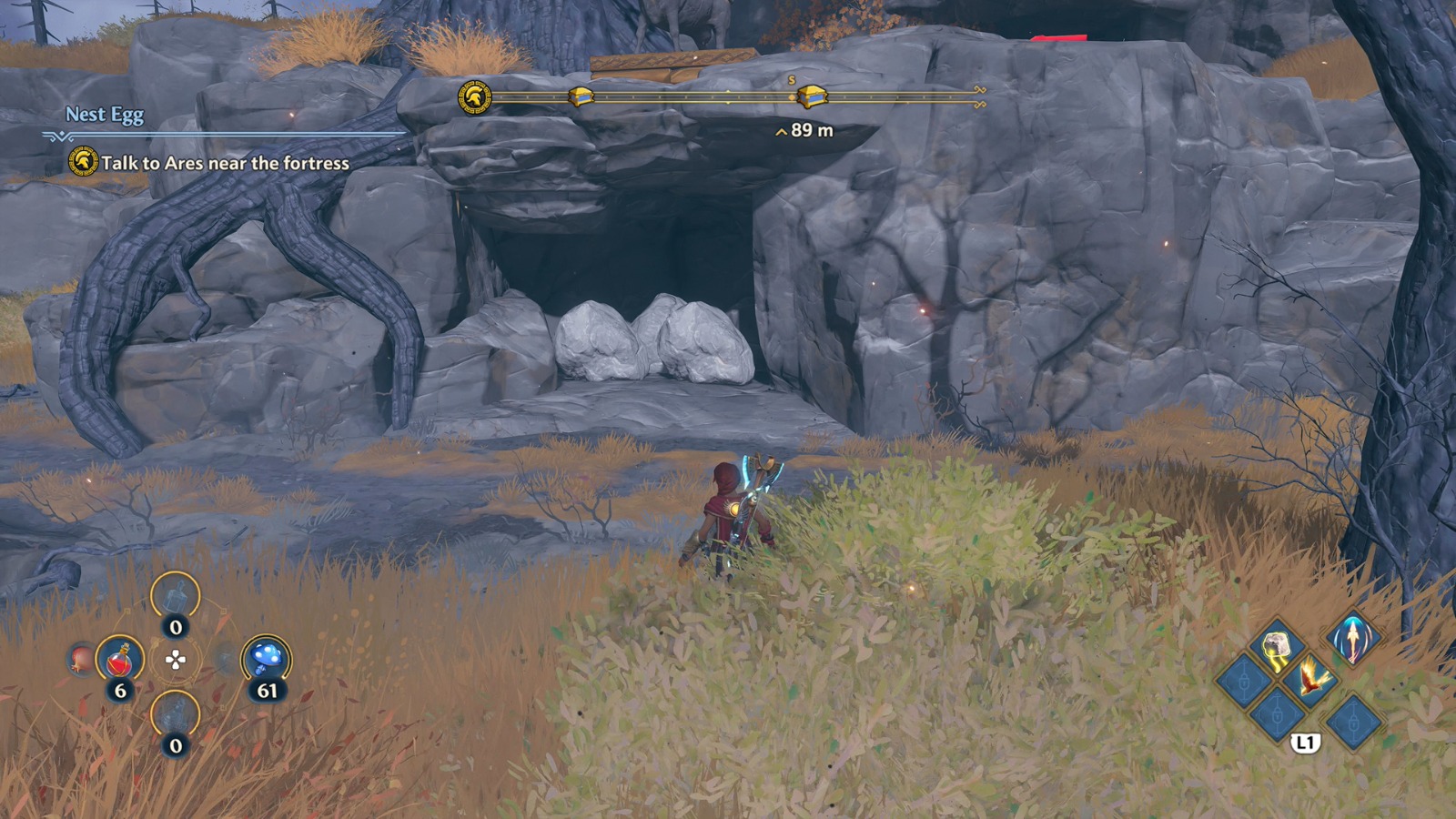Click the blue mushroom stamina potion icon
The image size is (1456, 819).
tap(267, 658)
